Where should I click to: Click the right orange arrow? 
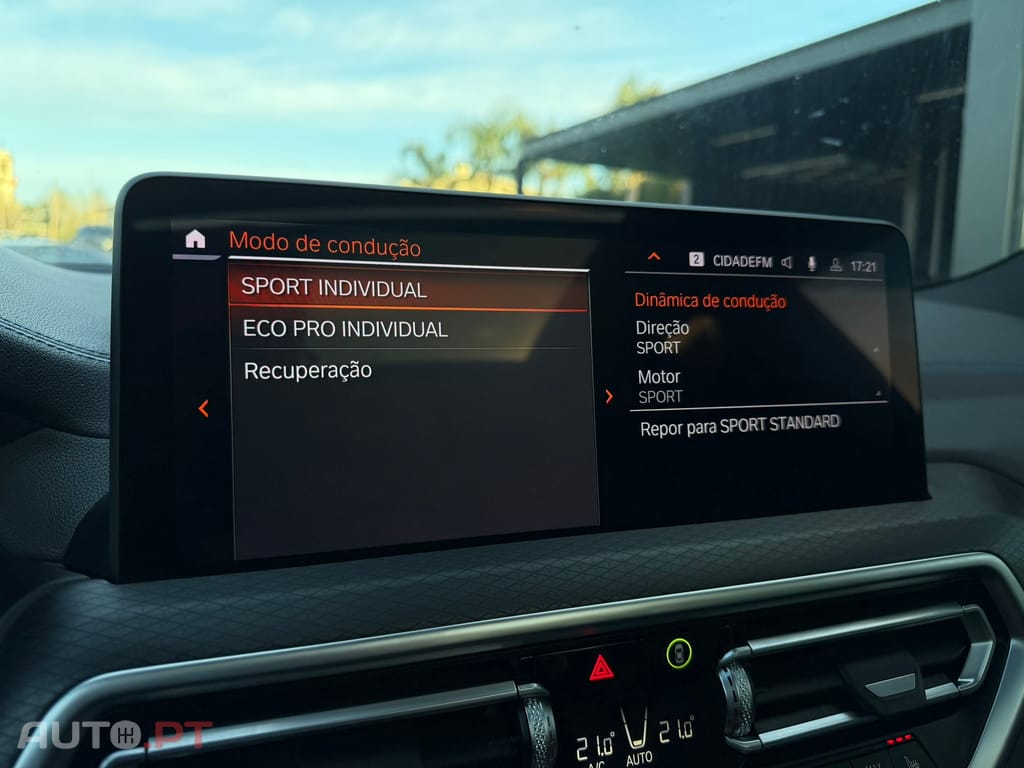tap(609, 397)
